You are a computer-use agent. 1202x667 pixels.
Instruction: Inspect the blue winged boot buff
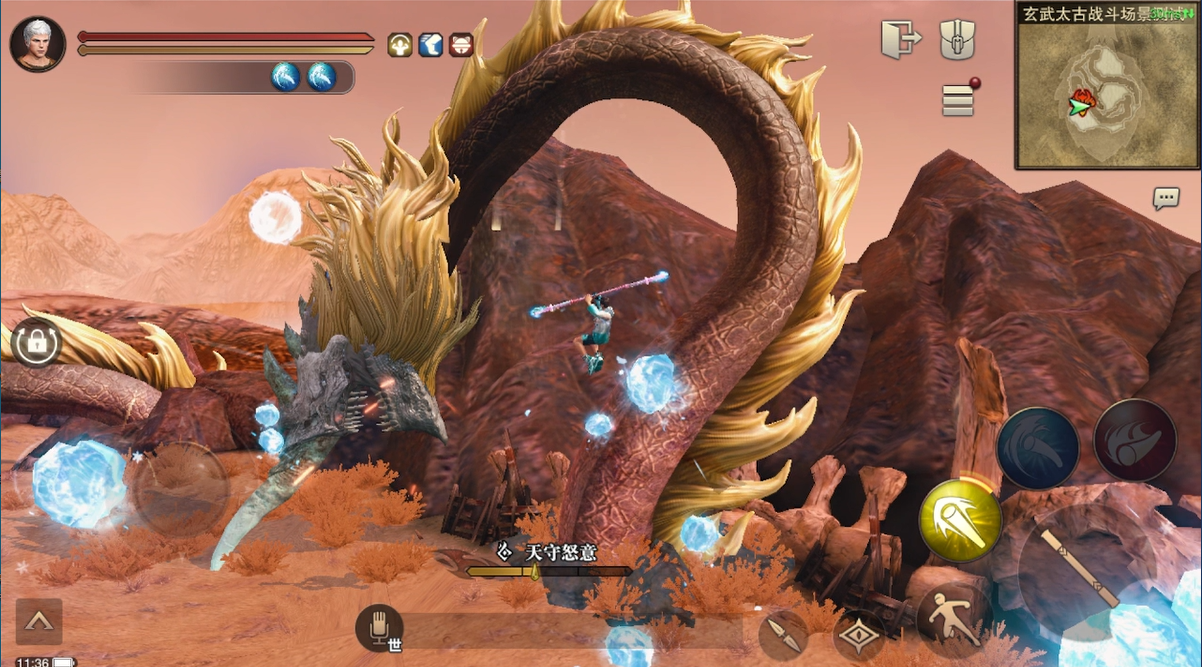[x=431, y=45]
